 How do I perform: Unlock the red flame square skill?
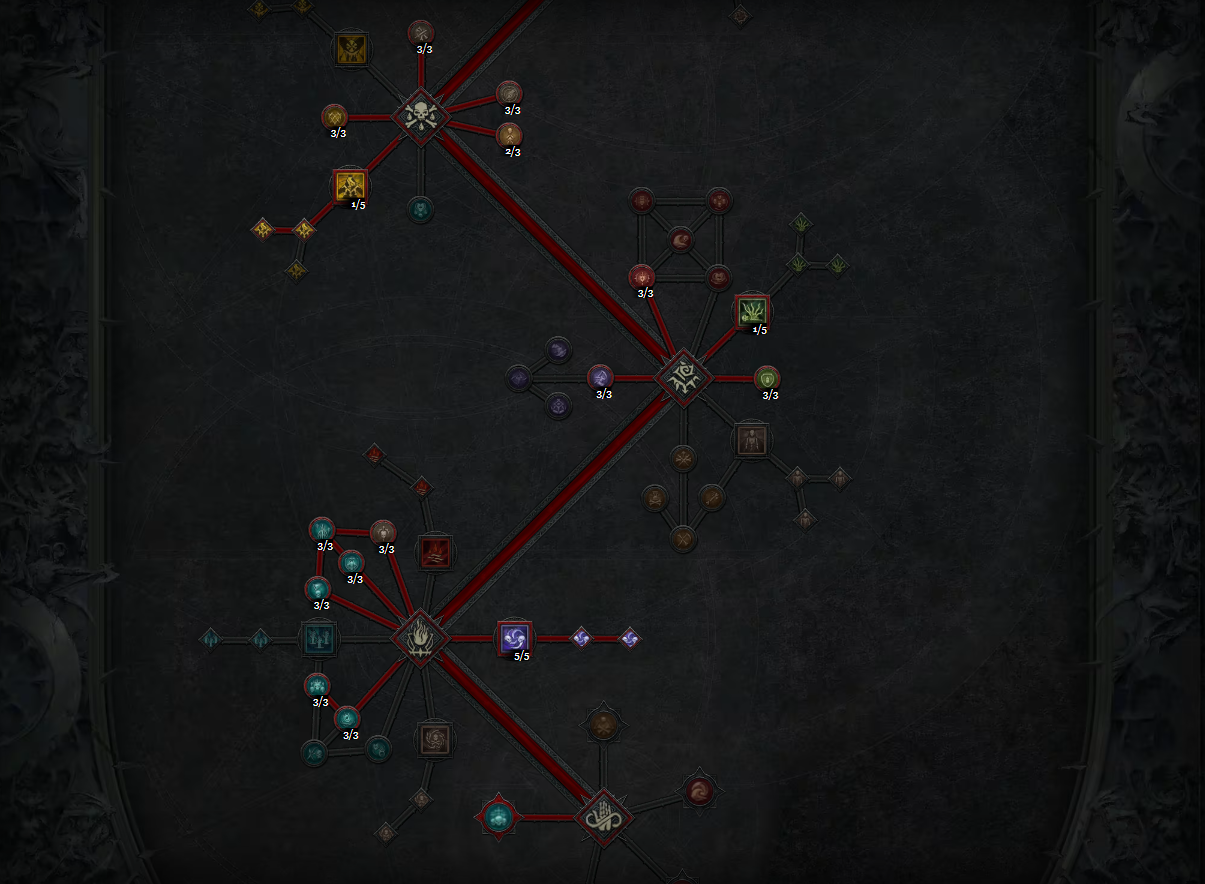click(435, 552)
